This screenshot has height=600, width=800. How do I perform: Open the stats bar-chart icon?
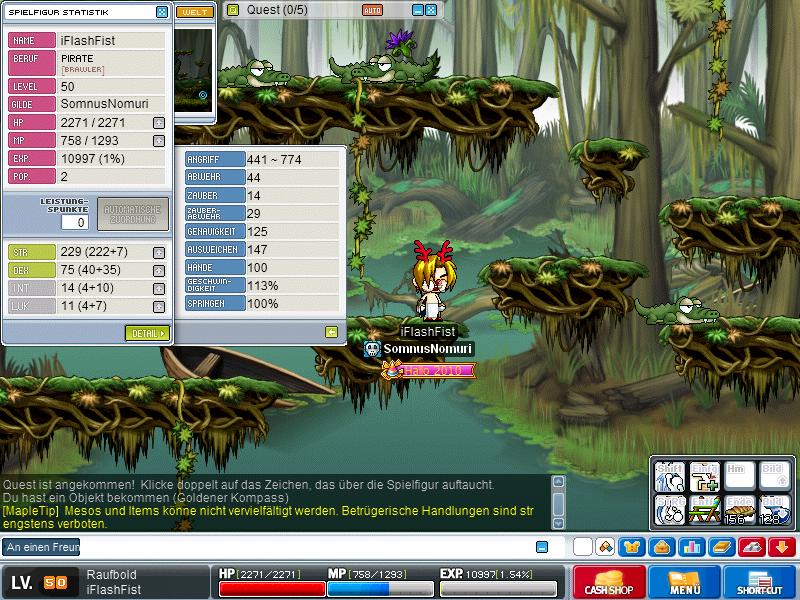(x=690, y=547)
